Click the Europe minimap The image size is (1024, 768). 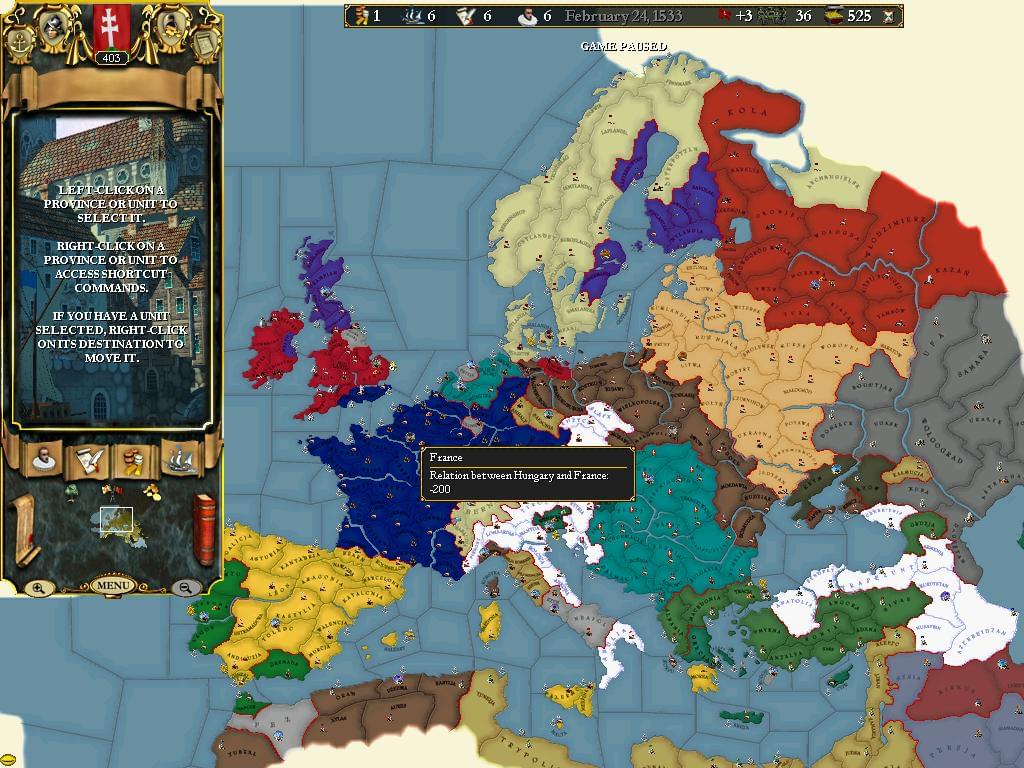tap(117, 520)
